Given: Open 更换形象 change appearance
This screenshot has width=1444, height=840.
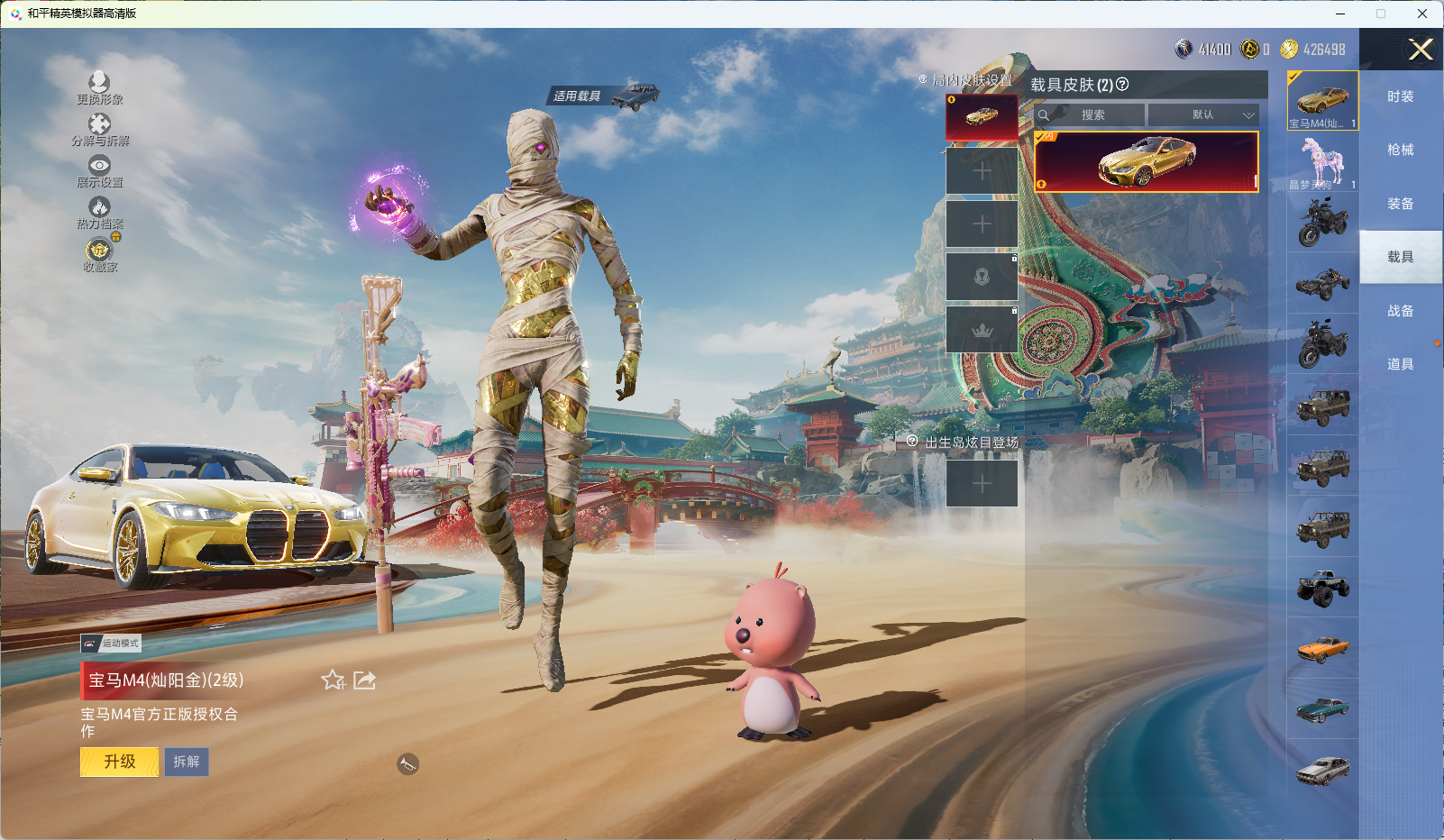Looking at the screenshot, I should pos(99,88).
